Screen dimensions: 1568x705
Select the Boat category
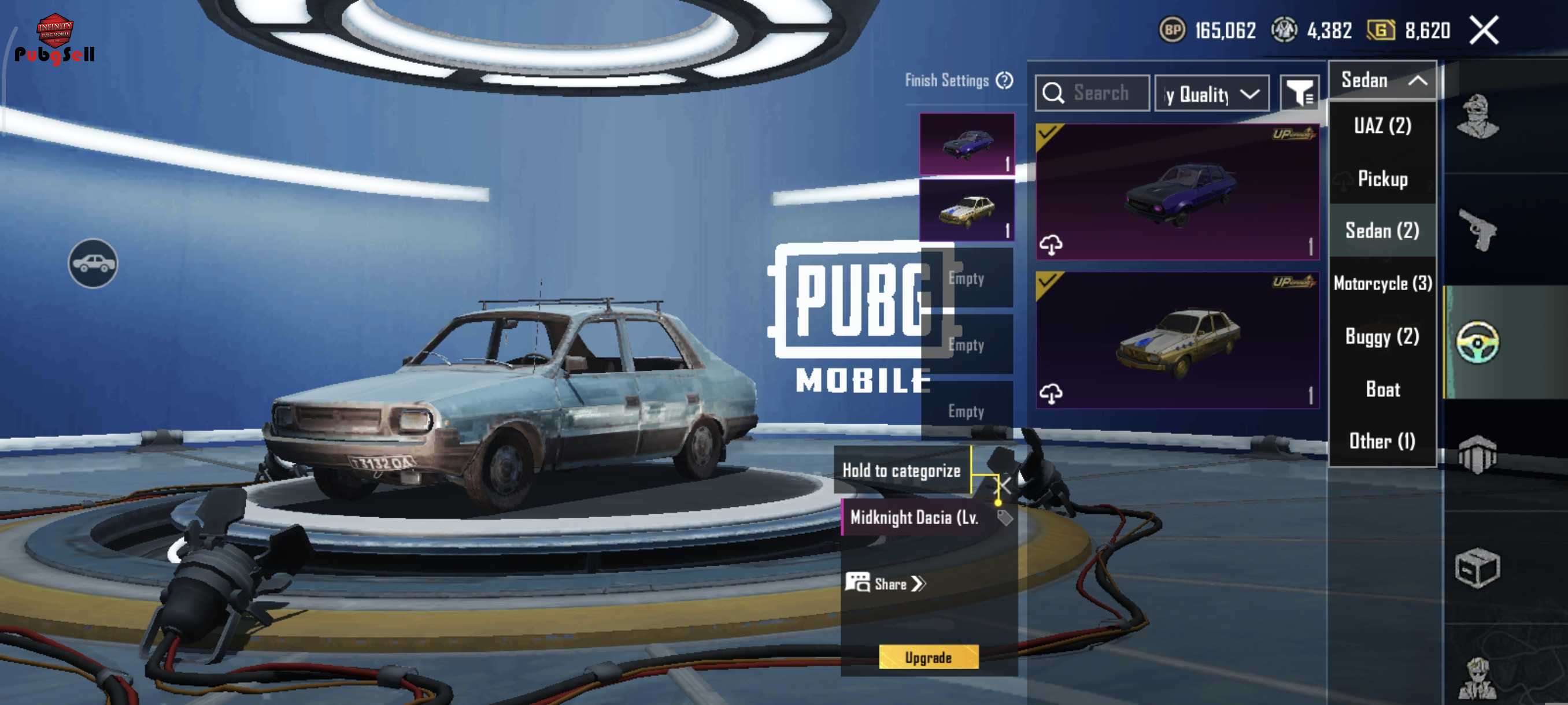(1382, 389)
